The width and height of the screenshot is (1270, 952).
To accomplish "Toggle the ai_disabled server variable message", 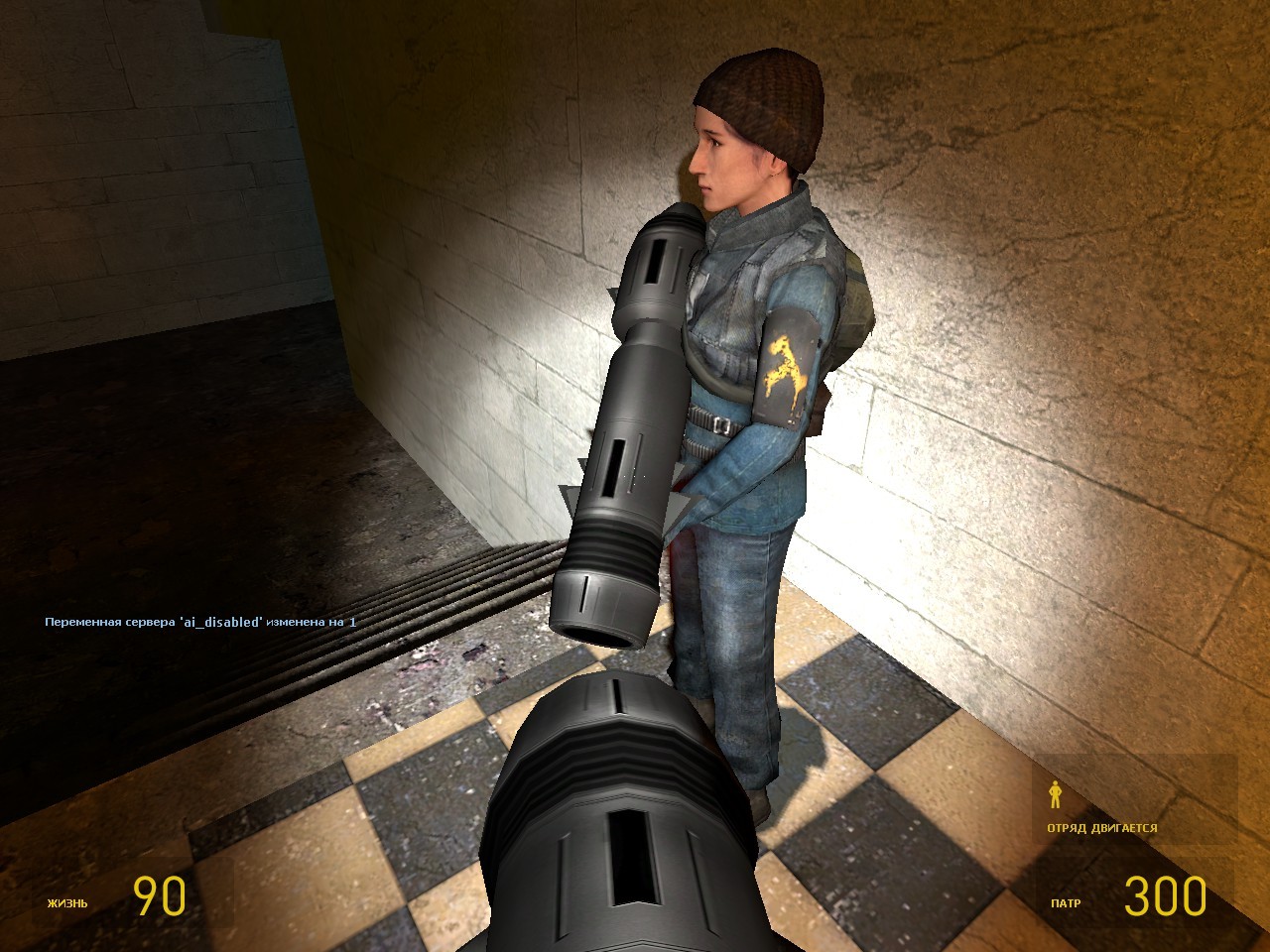I will point(198,625).
